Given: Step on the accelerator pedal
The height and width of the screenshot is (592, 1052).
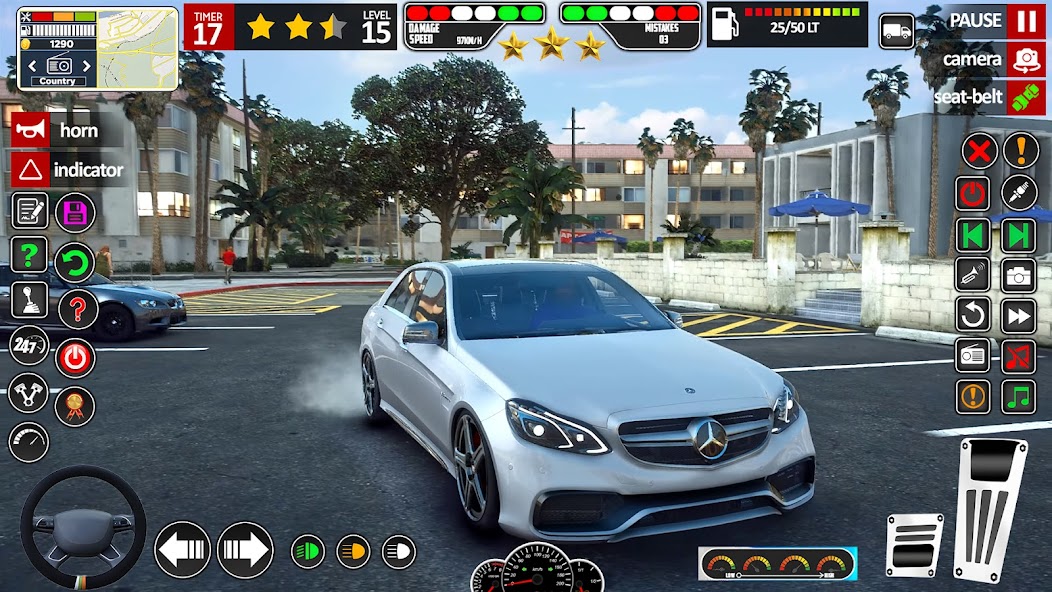Looking at the screenshot, I should coord(989,506).
